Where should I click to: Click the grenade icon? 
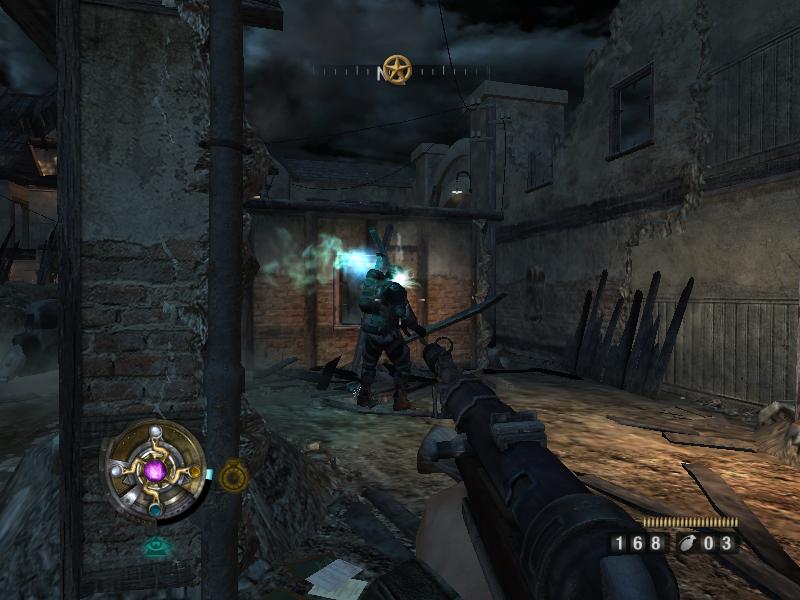(x=688, y=544)
